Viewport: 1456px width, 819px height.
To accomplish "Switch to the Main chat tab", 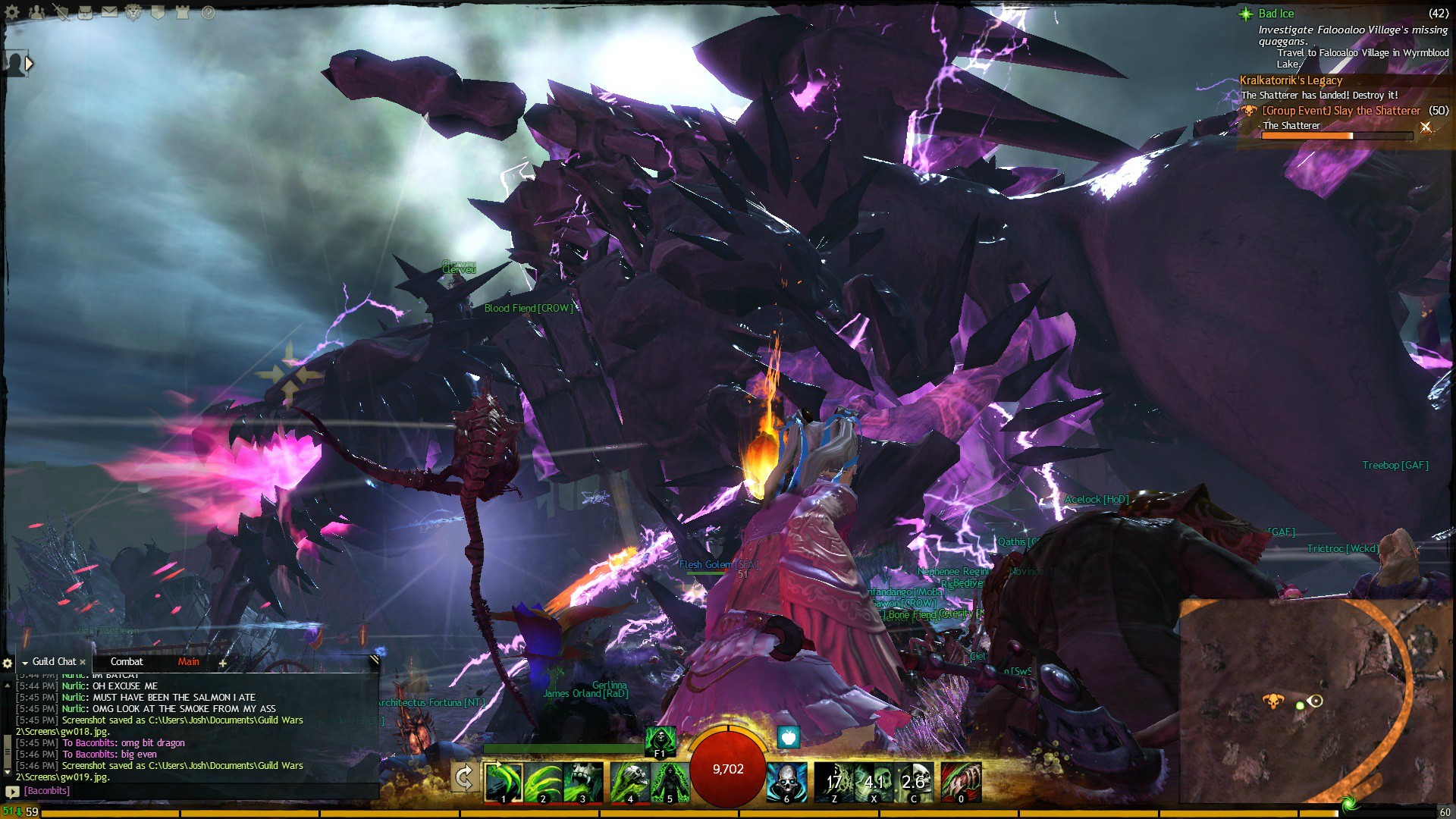I will pos(188,662).
